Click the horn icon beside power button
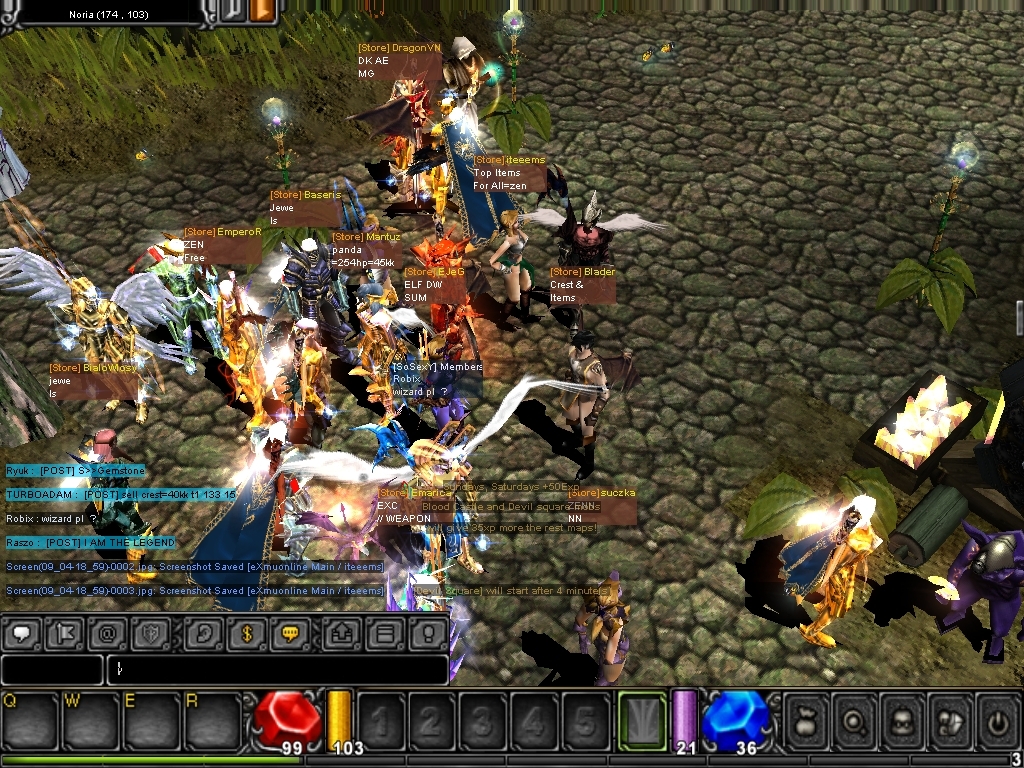 [x=949, y=720]
